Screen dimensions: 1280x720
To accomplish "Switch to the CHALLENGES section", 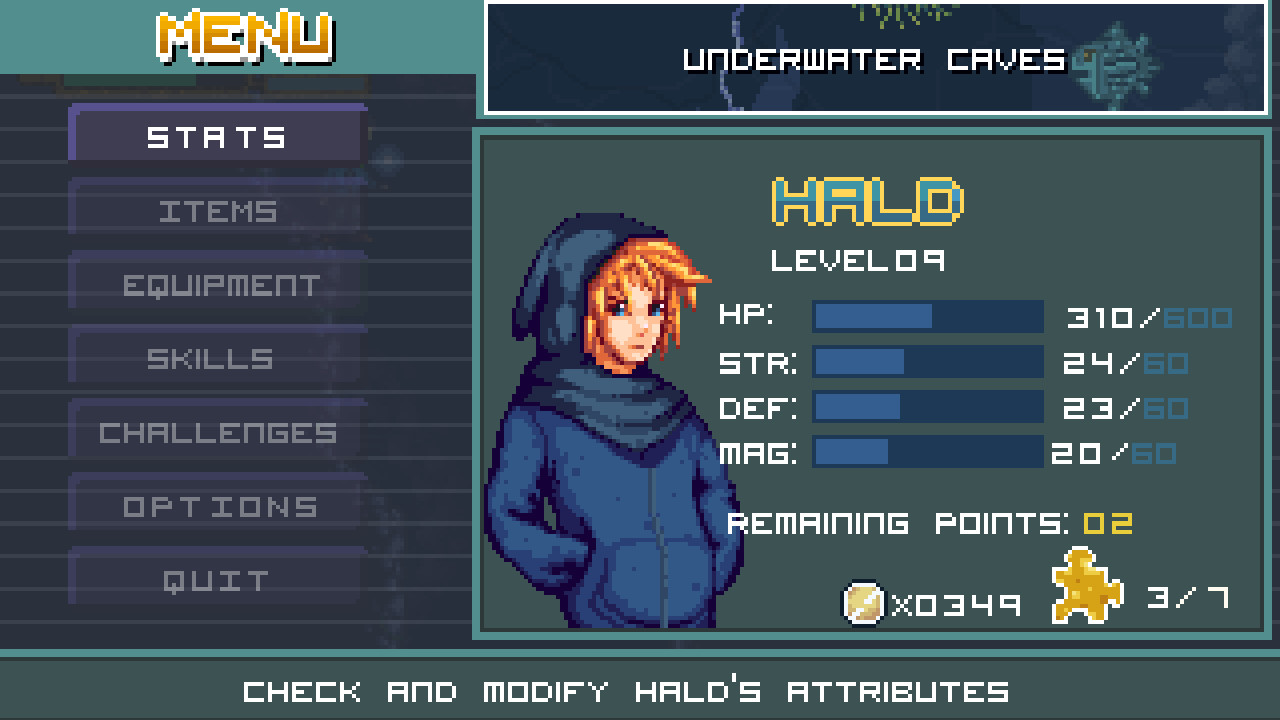I will point(215,432).
